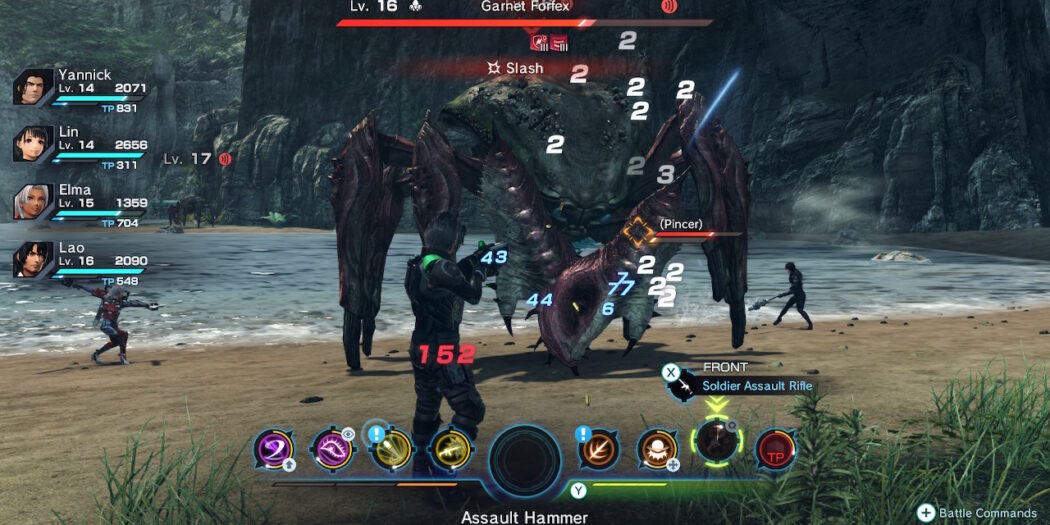Use the orange spiked burst melee art
The image size is (1050, 525).
(x=658, y=448)
